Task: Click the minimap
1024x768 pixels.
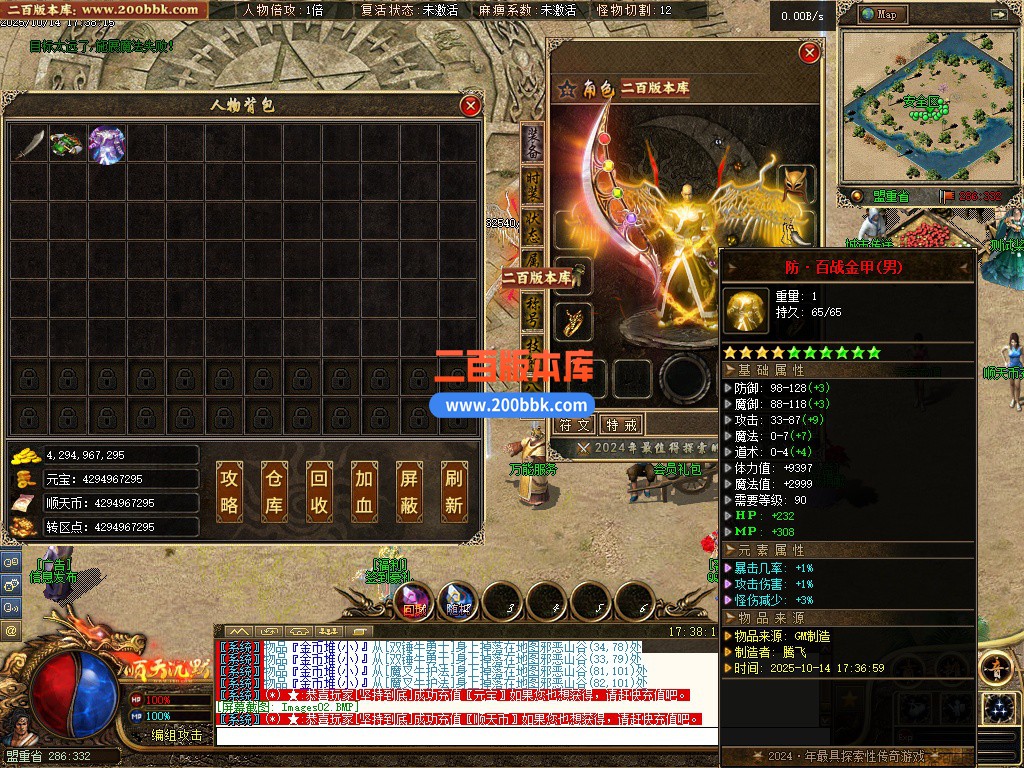Action: click(x=920, y=105)
